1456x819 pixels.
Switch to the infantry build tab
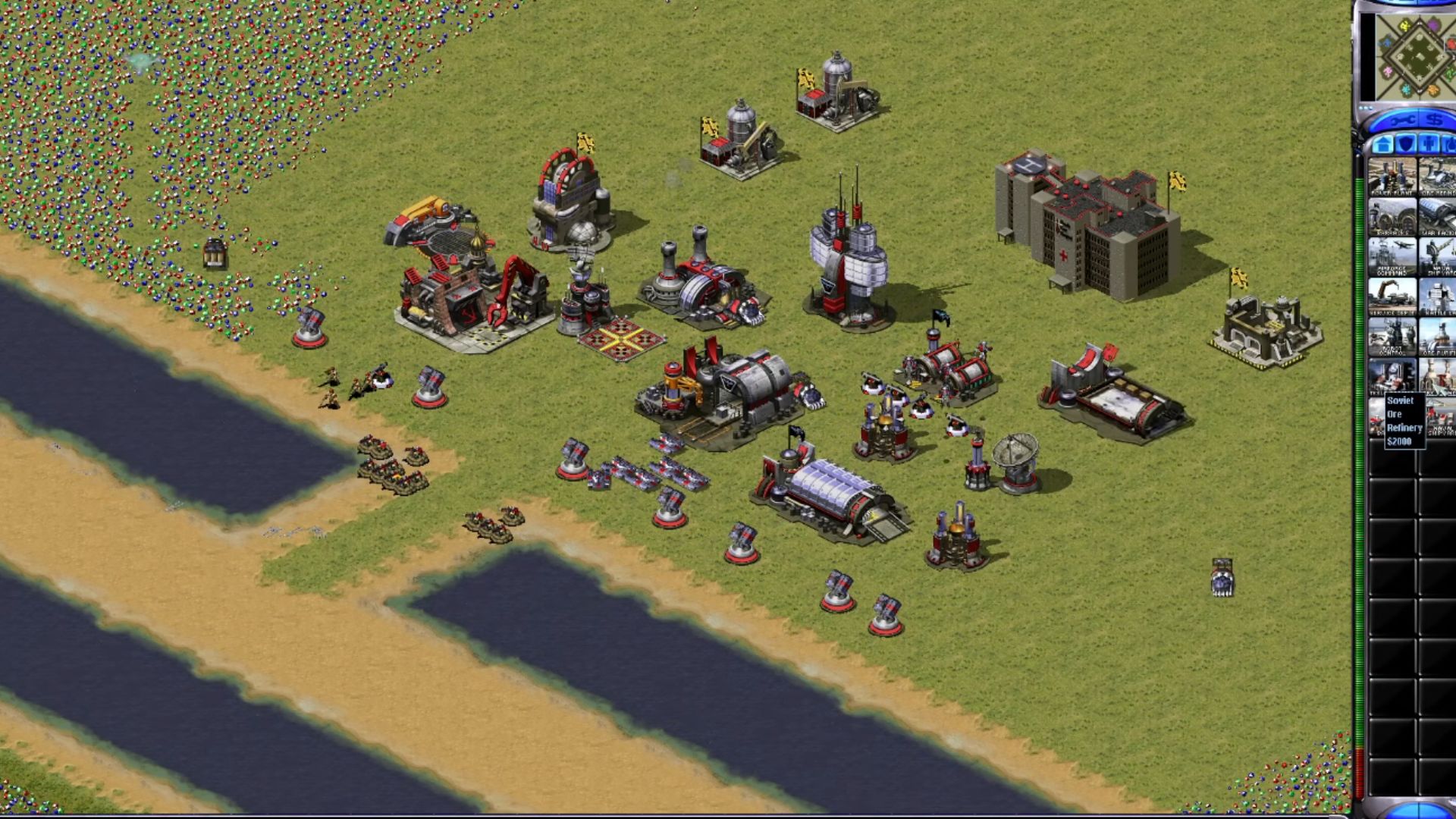coord(1429,144)
